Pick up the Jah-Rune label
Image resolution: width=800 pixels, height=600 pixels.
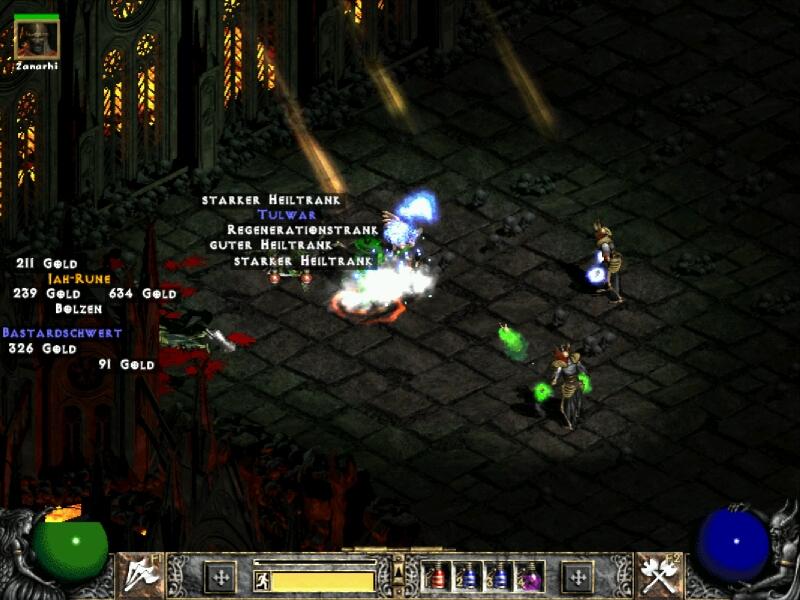tap(79, 279)
